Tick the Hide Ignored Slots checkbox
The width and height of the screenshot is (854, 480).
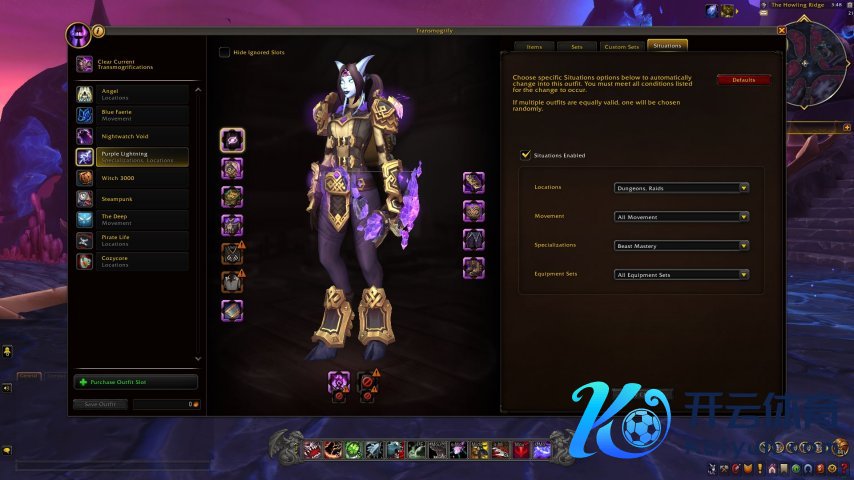(224, 52)
